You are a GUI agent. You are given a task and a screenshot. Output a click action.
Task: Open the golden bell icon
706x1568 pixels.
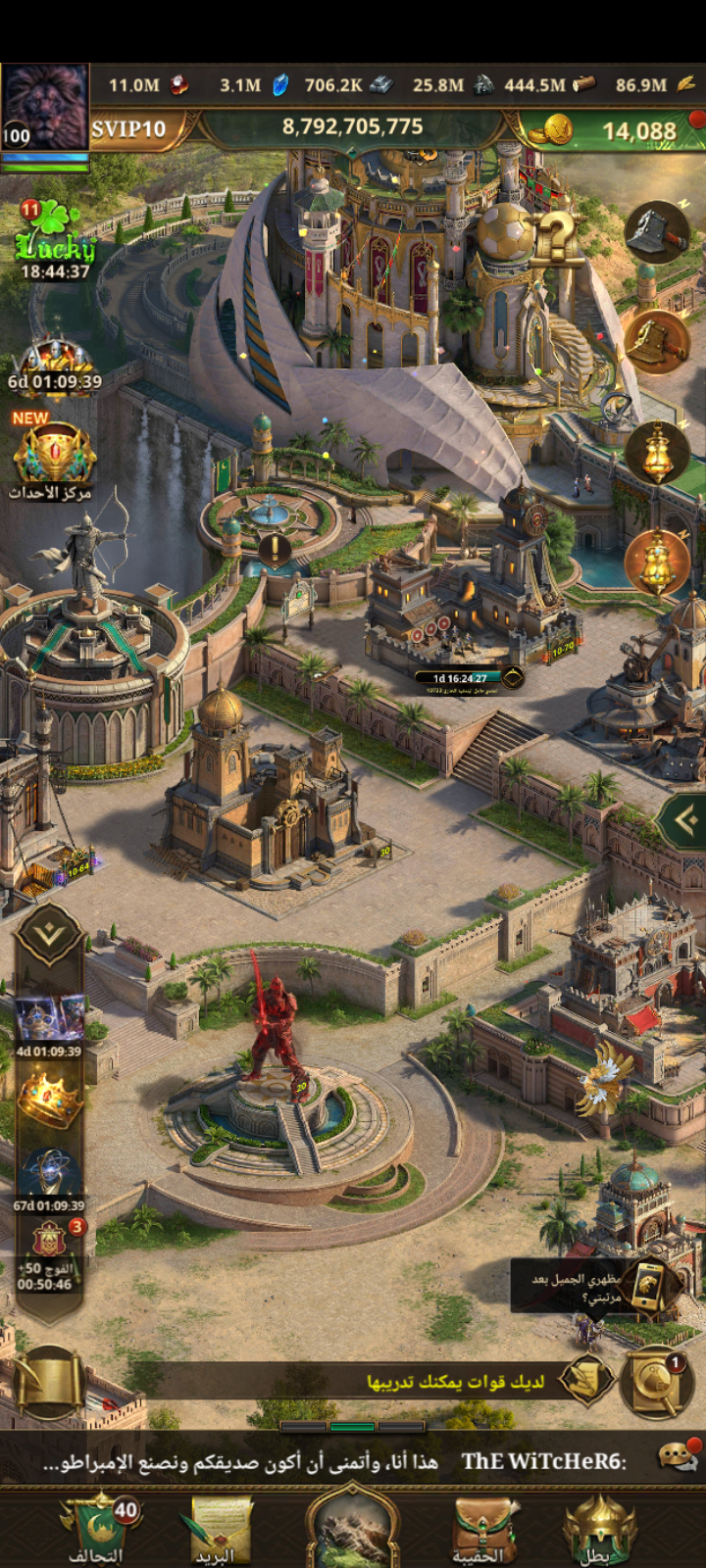(657, 341)
